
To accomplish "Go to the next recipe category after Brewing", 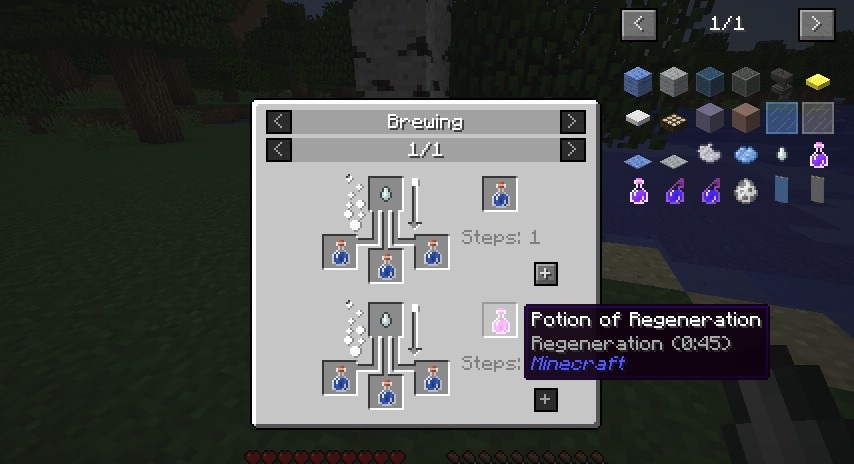I will pos(572,122).
